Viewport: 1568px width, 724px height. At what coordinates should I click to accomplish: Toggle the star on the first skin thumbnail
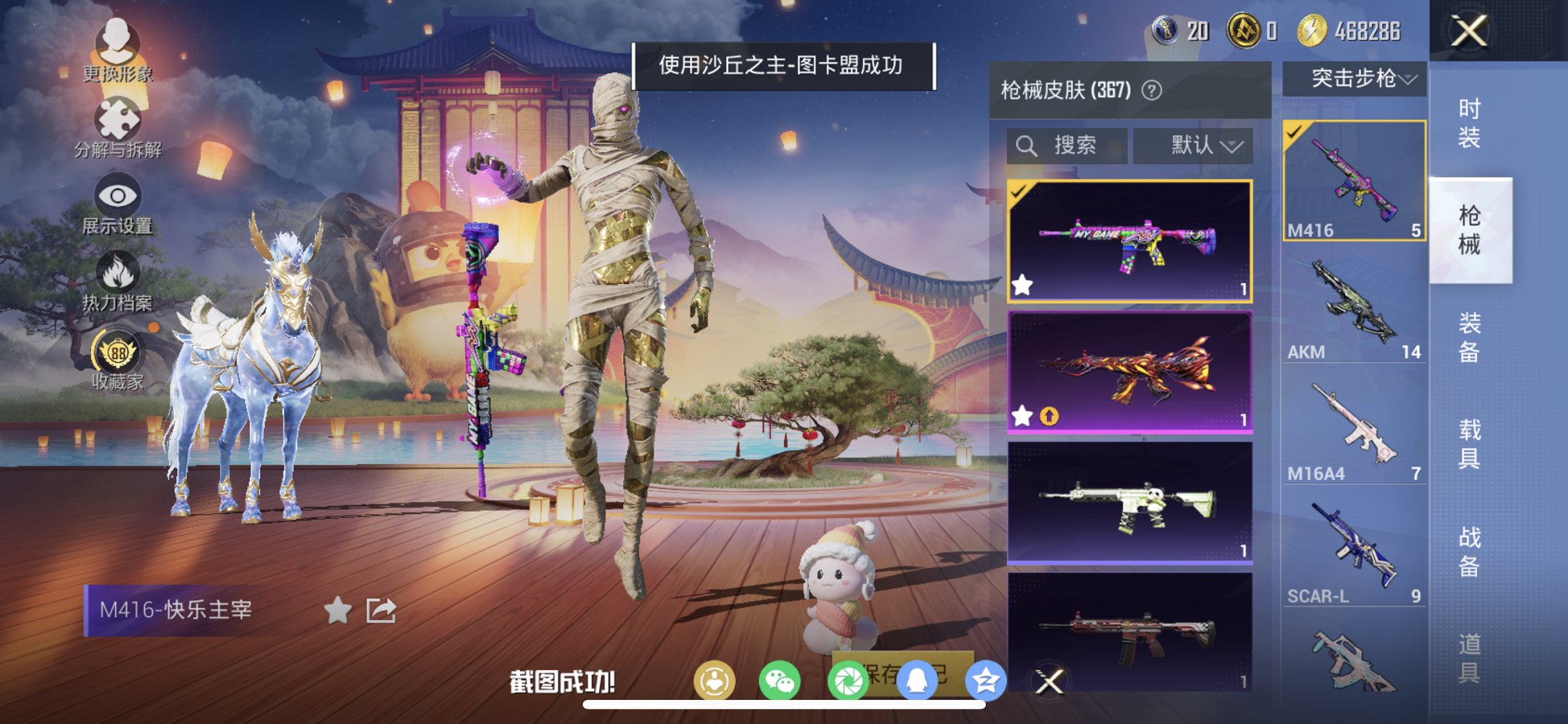1022,286
